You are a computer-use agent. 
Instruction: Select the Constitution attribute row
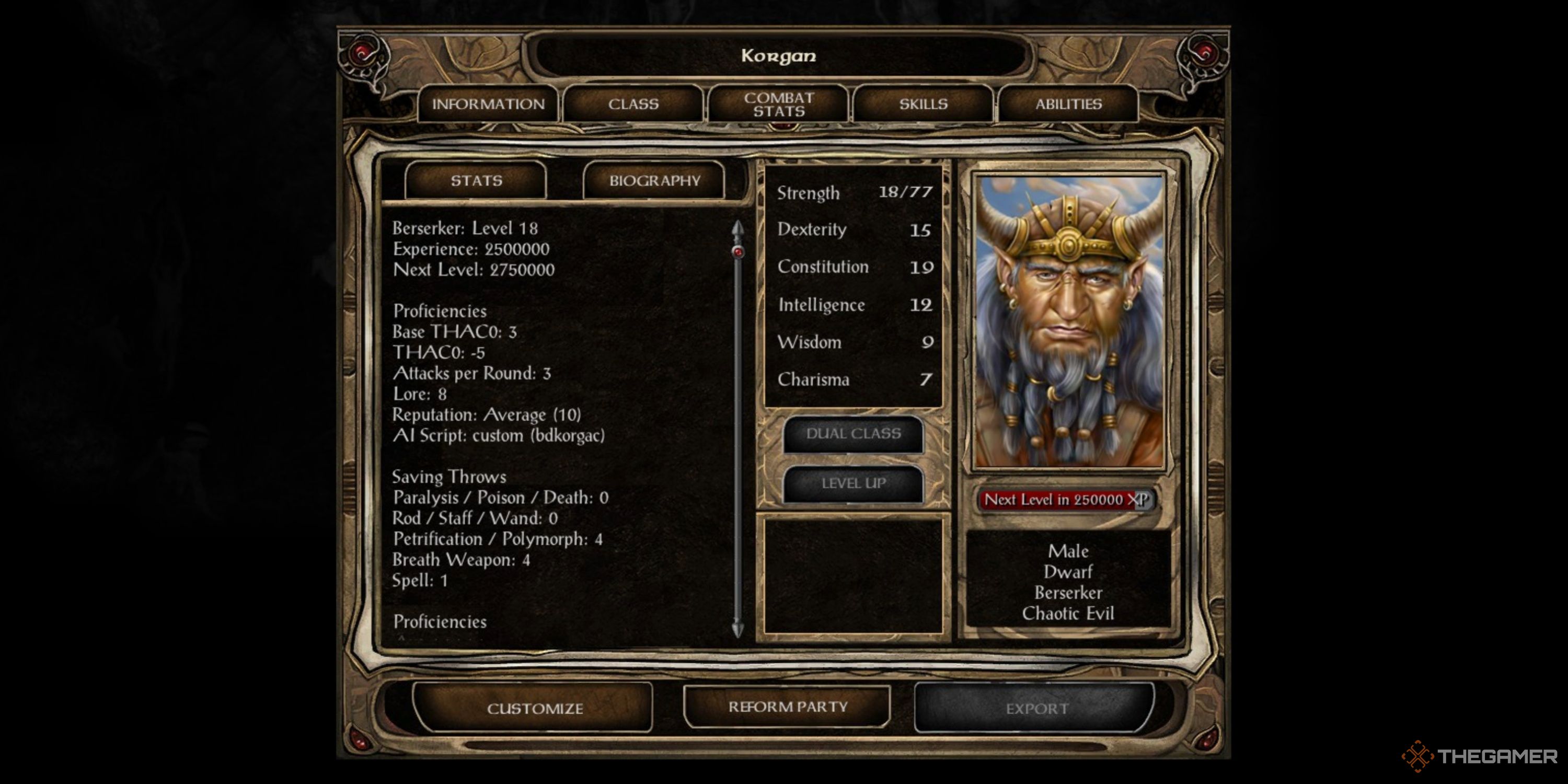[x=854, y=267]
